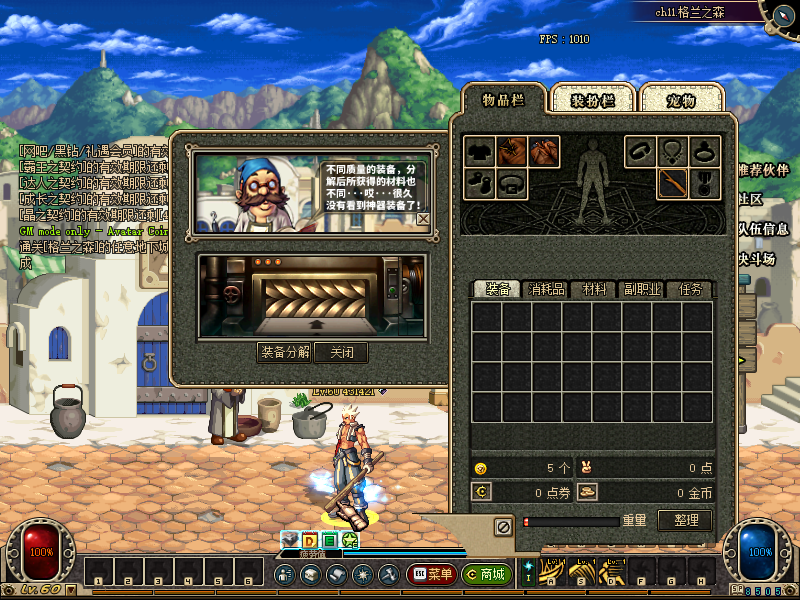Click the empty necklace equipment slot

point(673,152)
